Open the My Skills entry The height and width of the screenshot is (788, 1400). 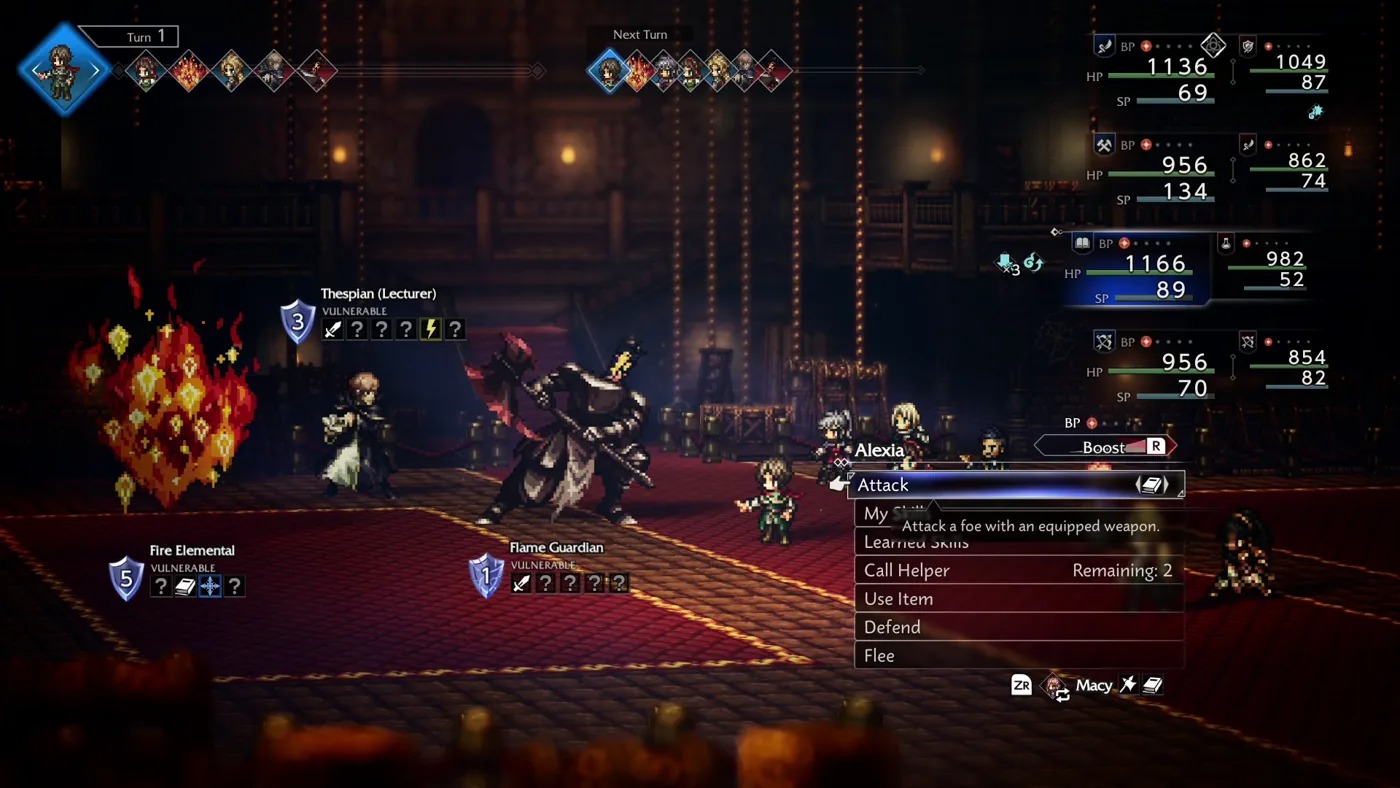pyautogui.click(x=876, y=513)
